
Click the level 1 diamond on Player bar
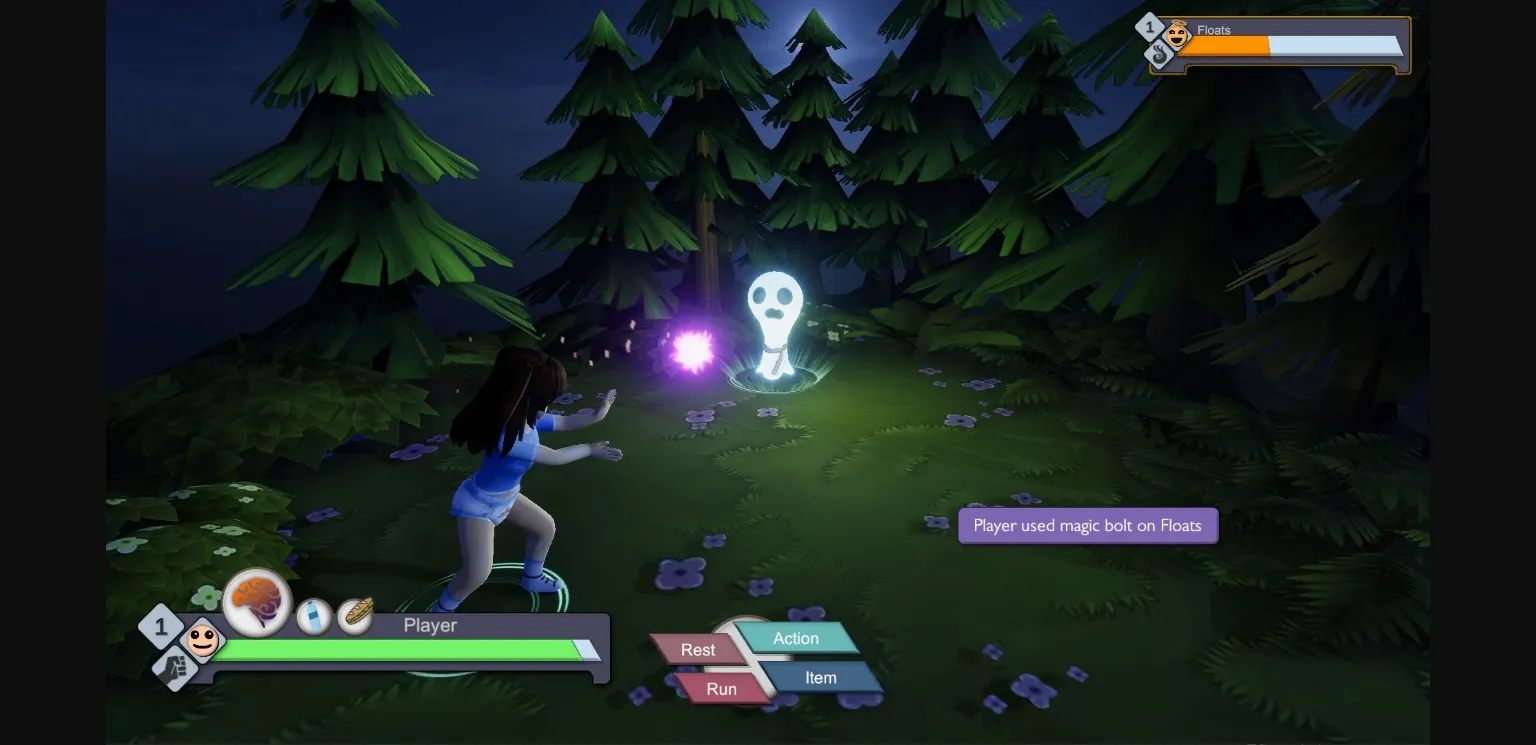click(160, 627)
